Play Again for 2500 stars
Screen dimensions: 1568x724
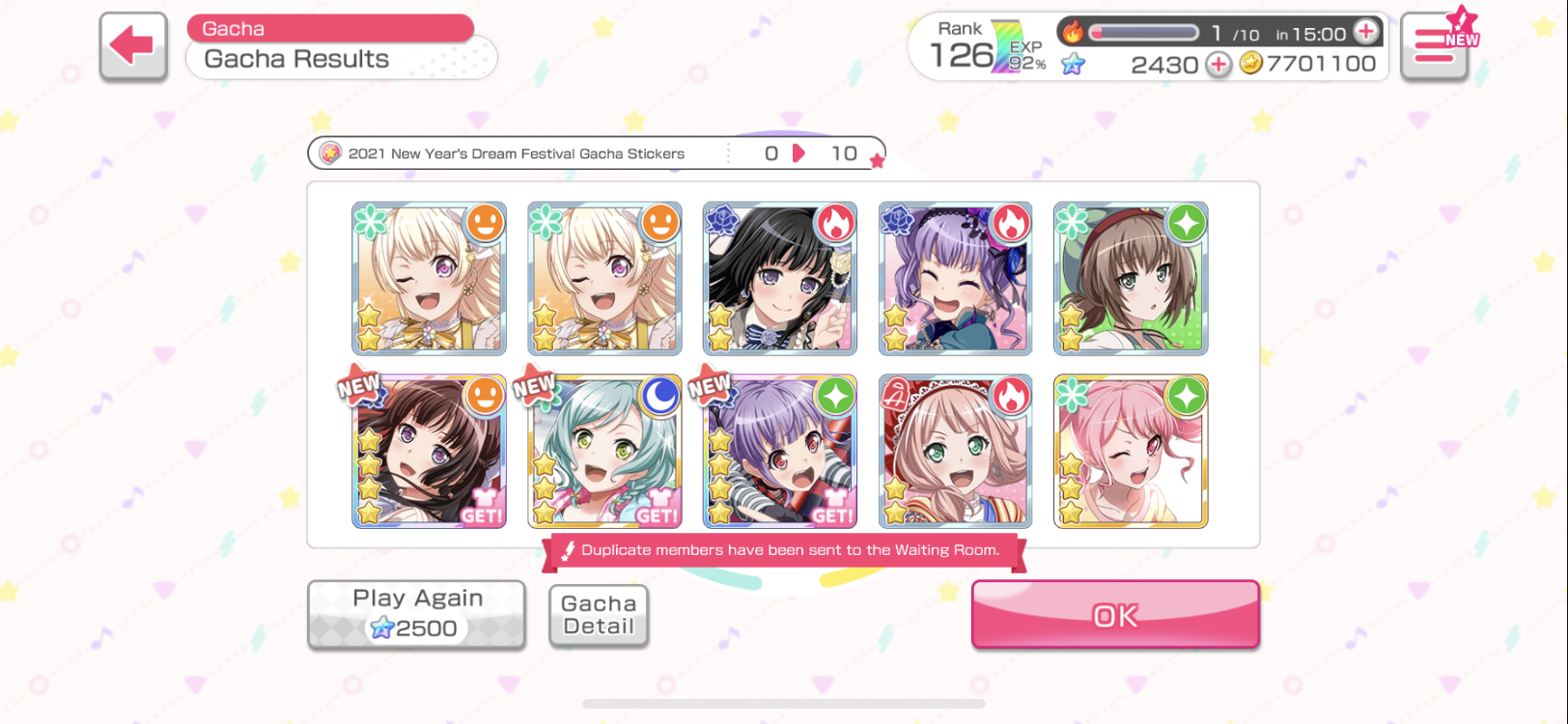click(416, 614)
